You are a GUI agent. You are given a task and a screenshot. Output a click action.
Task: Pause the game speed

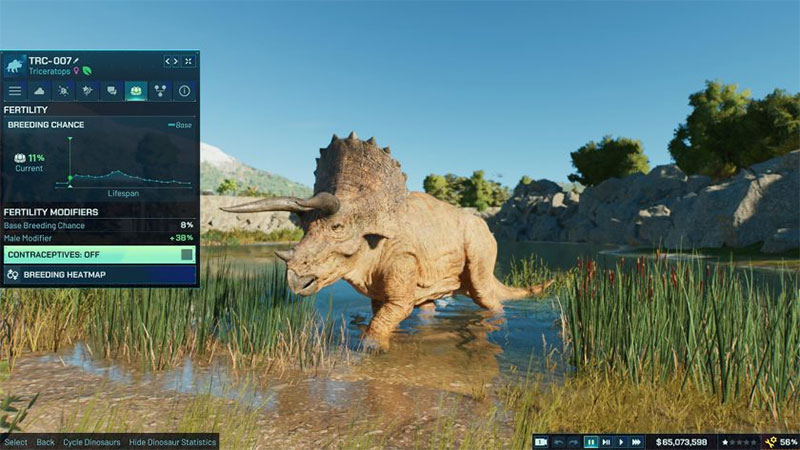591,441
